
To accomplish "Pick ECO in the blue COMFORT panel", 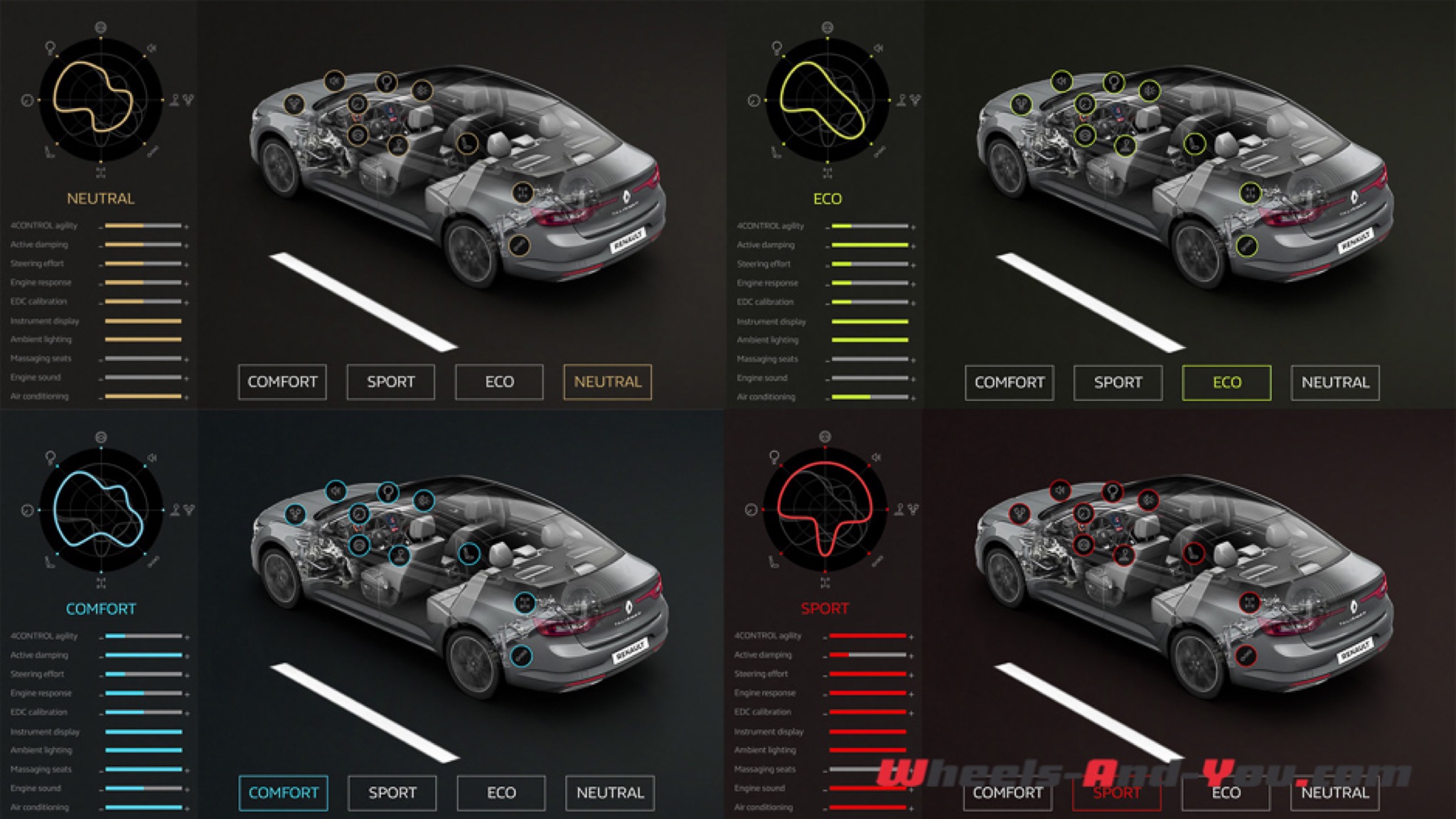I will pyautogui.click(x=500, y=793).
